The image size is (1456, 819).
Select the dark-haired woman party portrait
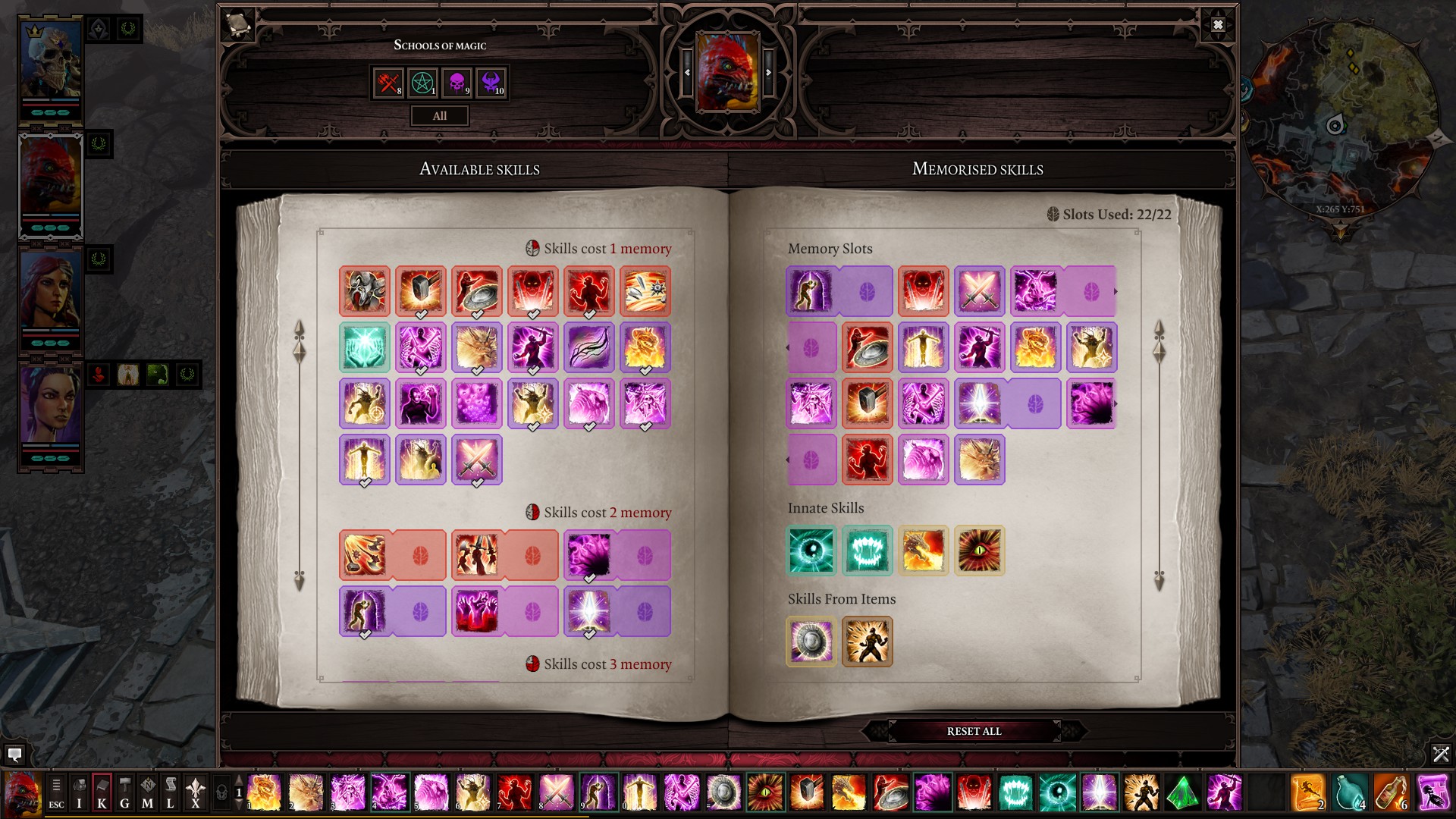[50, 409]
